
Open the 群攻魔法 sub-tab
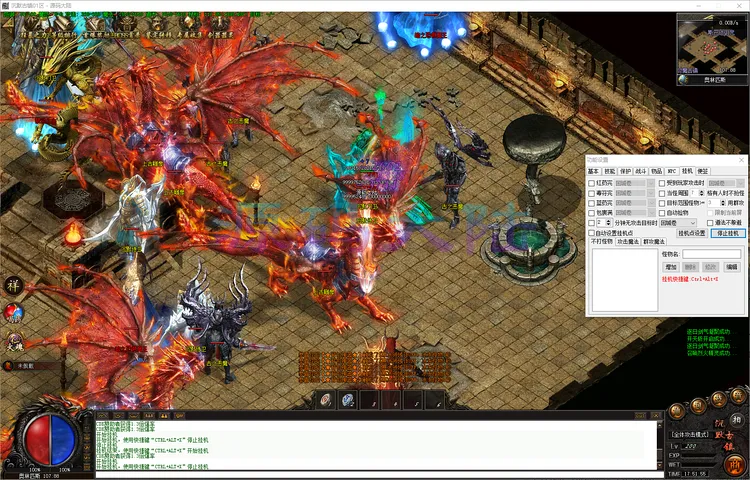point(653,242)
